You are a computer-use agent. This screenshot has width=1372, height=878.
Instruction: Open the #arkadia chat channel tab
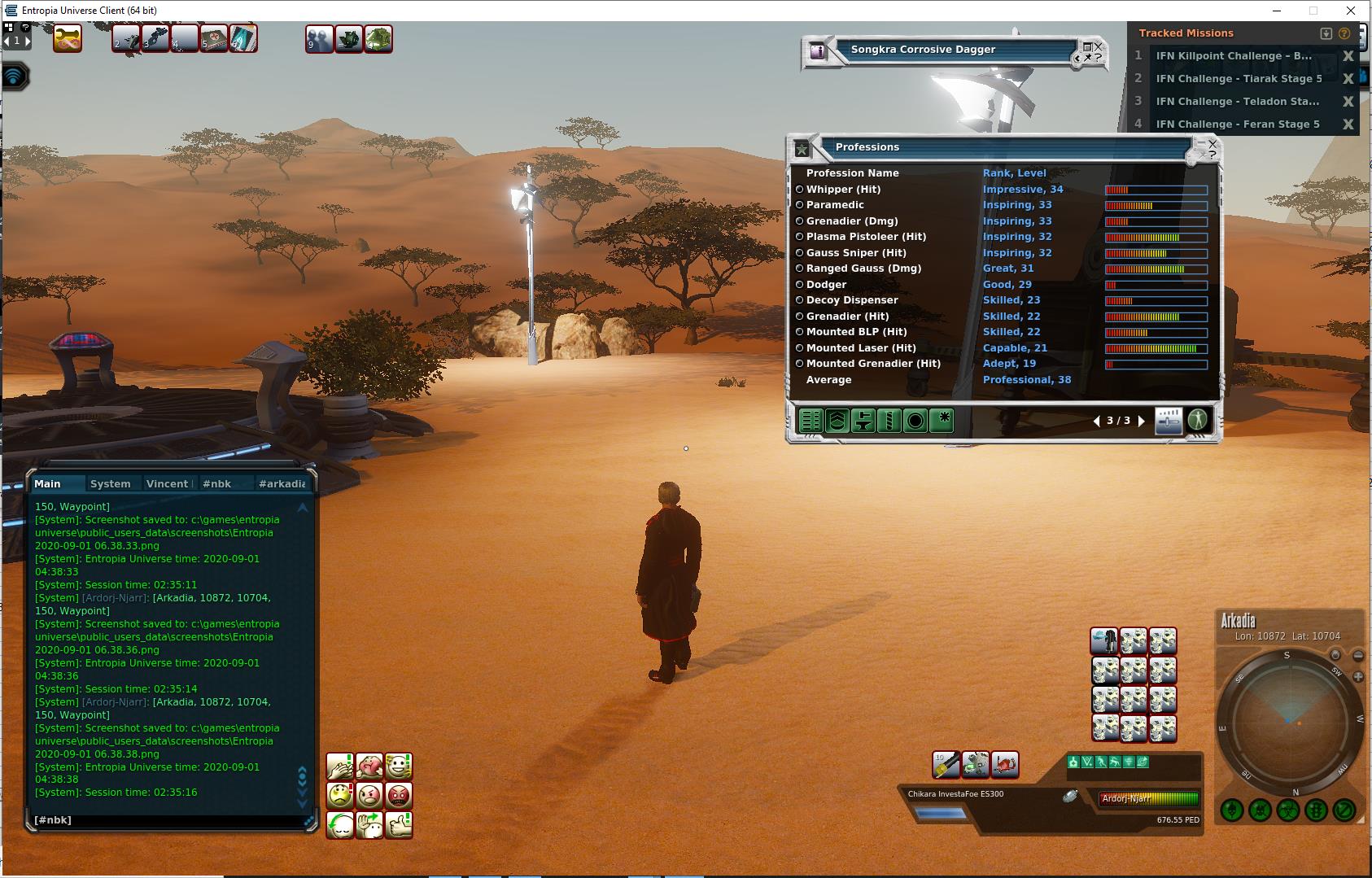point(282,483)
